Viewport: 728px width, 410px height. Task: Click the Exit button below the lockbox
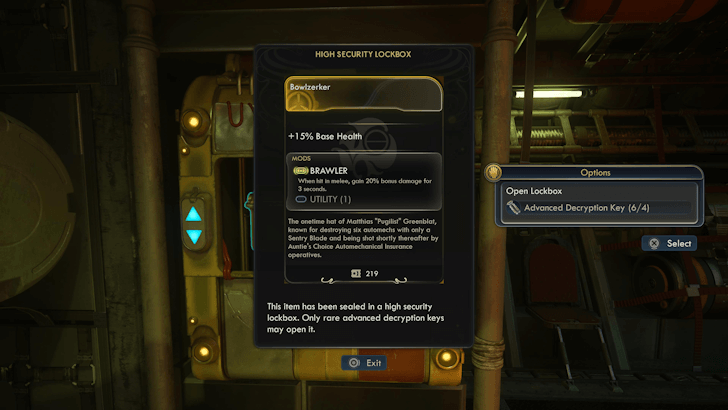coord(364,363)
